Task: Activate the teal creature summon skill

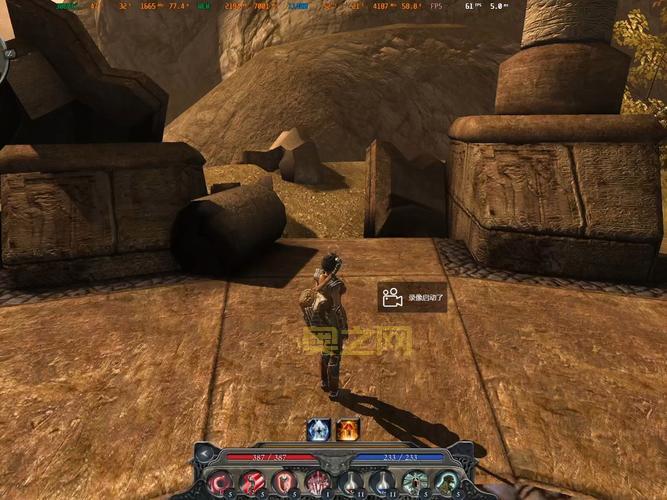Action: tap(445, 482)
